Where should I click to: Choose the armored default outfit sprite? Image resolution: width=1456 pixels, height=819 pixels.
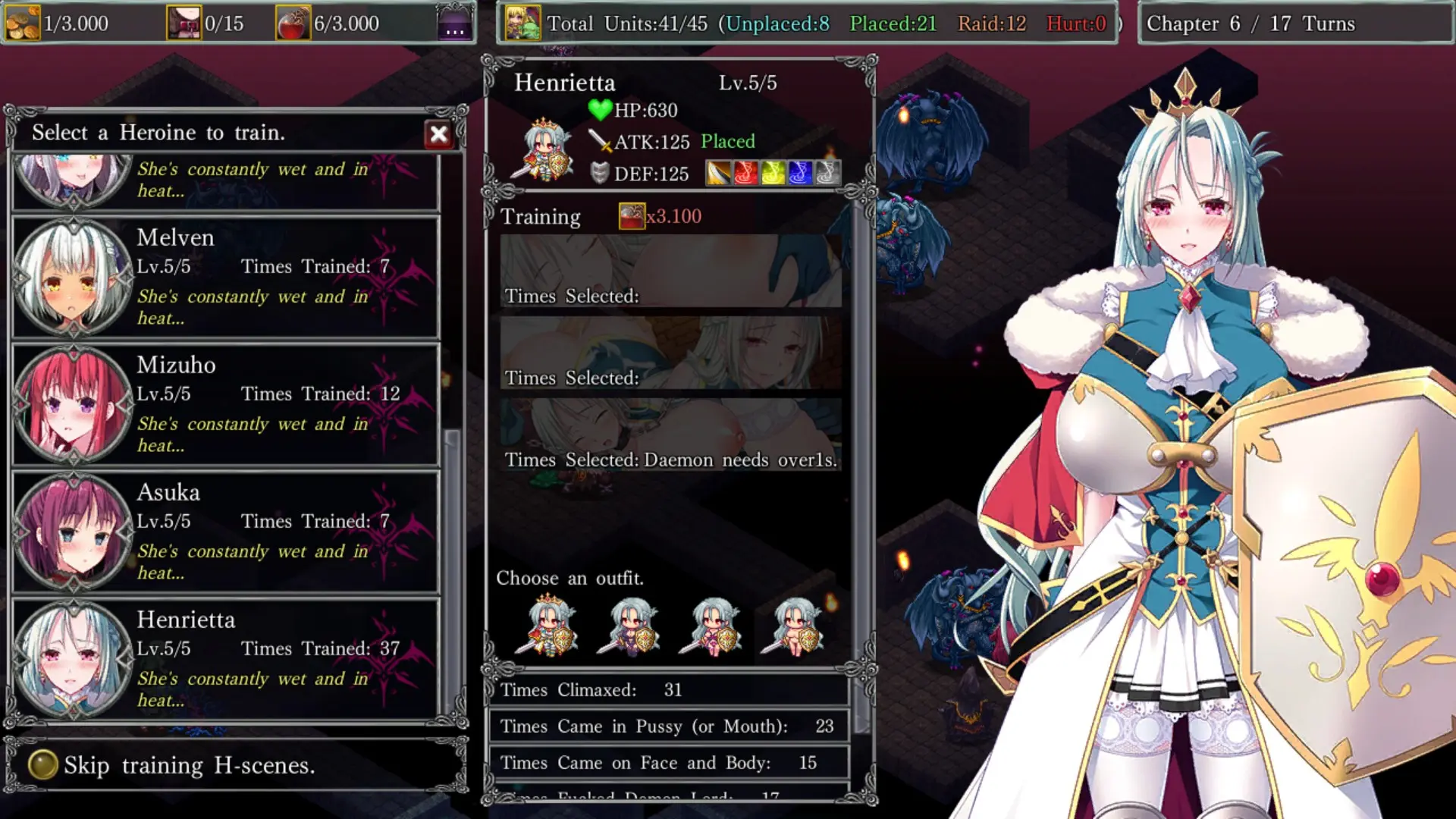click(548, 626)
